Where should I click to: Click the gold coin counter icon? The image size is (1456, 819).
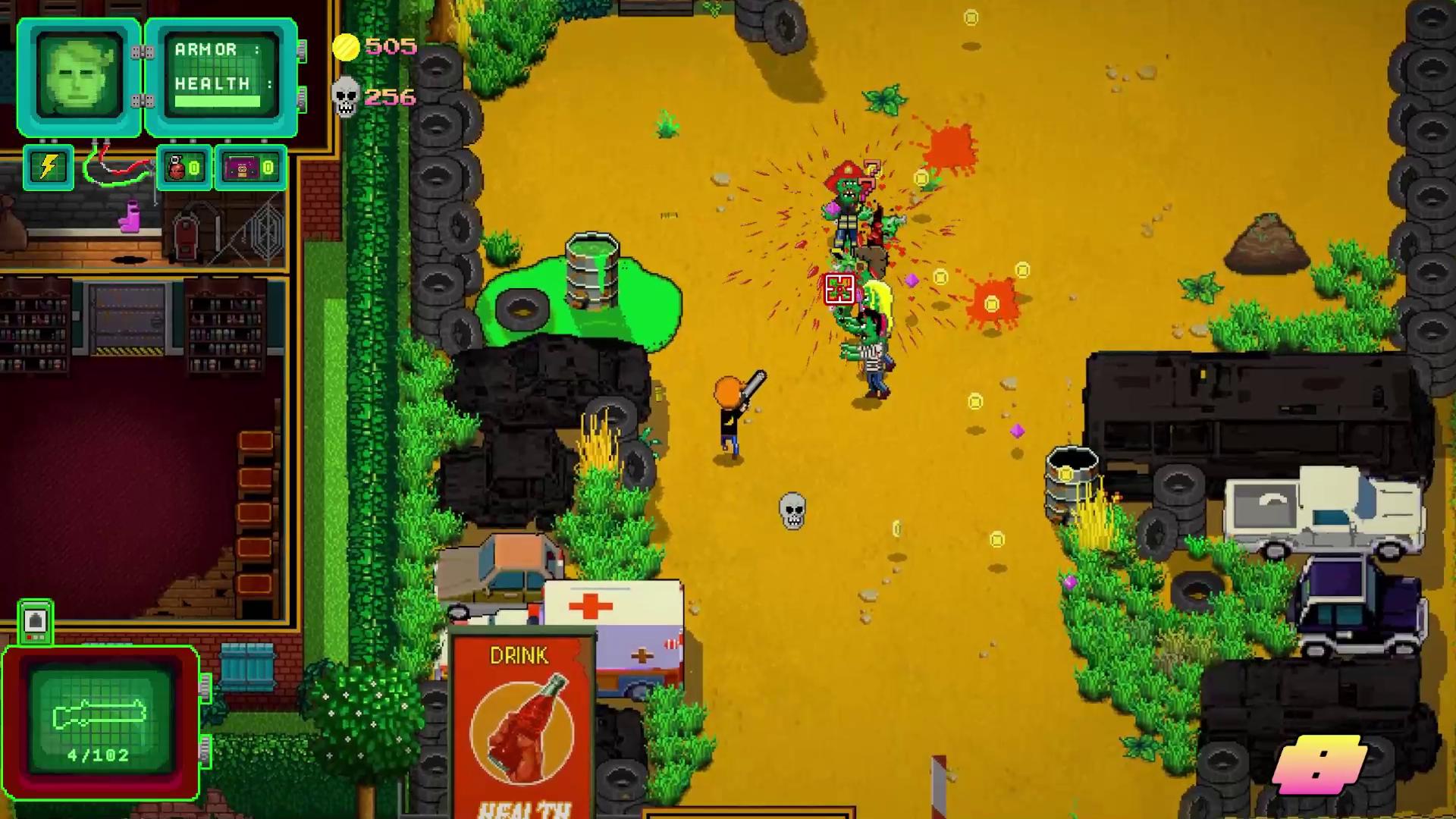tap(347, 48)
